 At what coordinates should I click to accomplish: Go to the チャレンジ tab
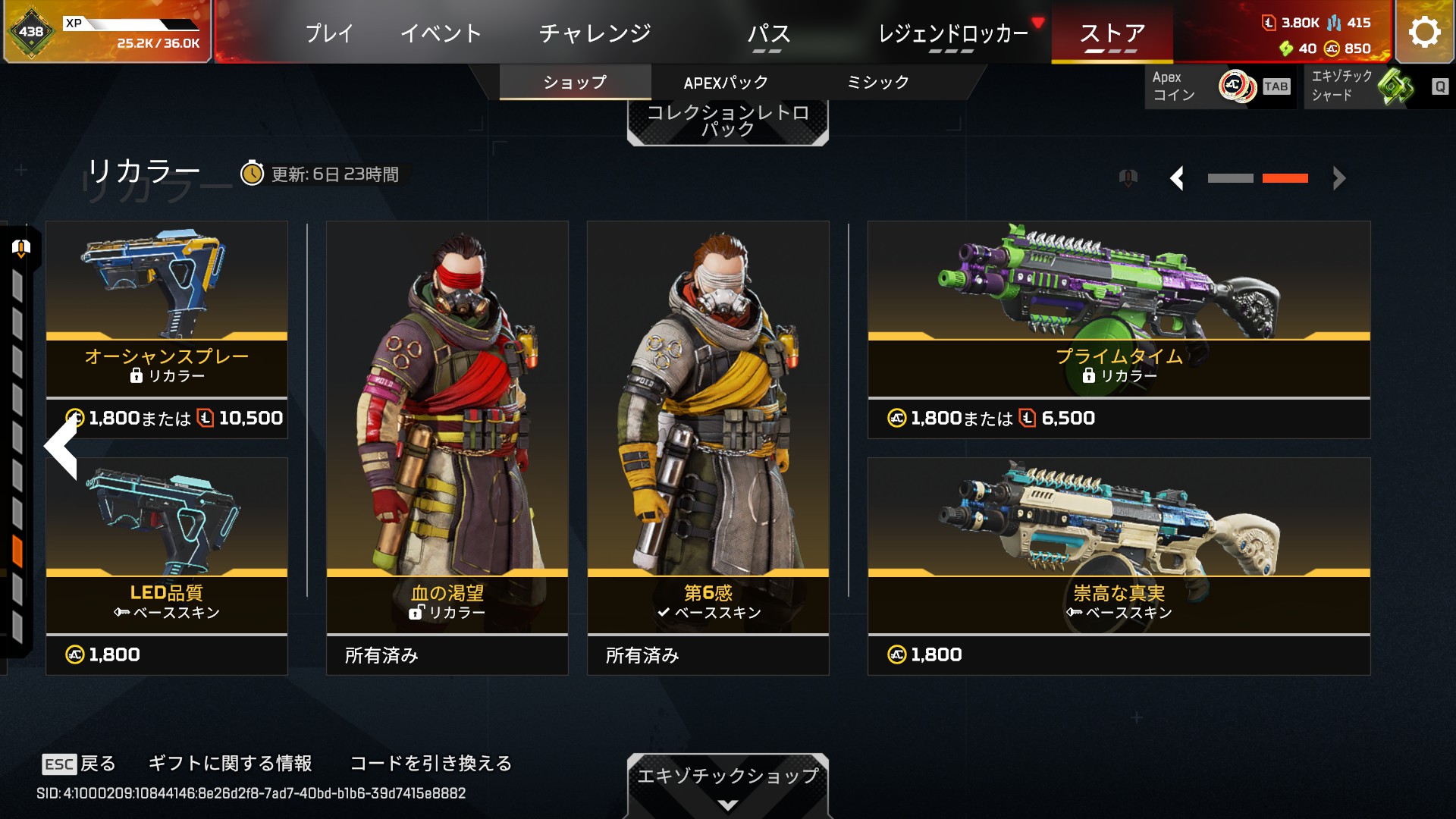coord(595,33)
